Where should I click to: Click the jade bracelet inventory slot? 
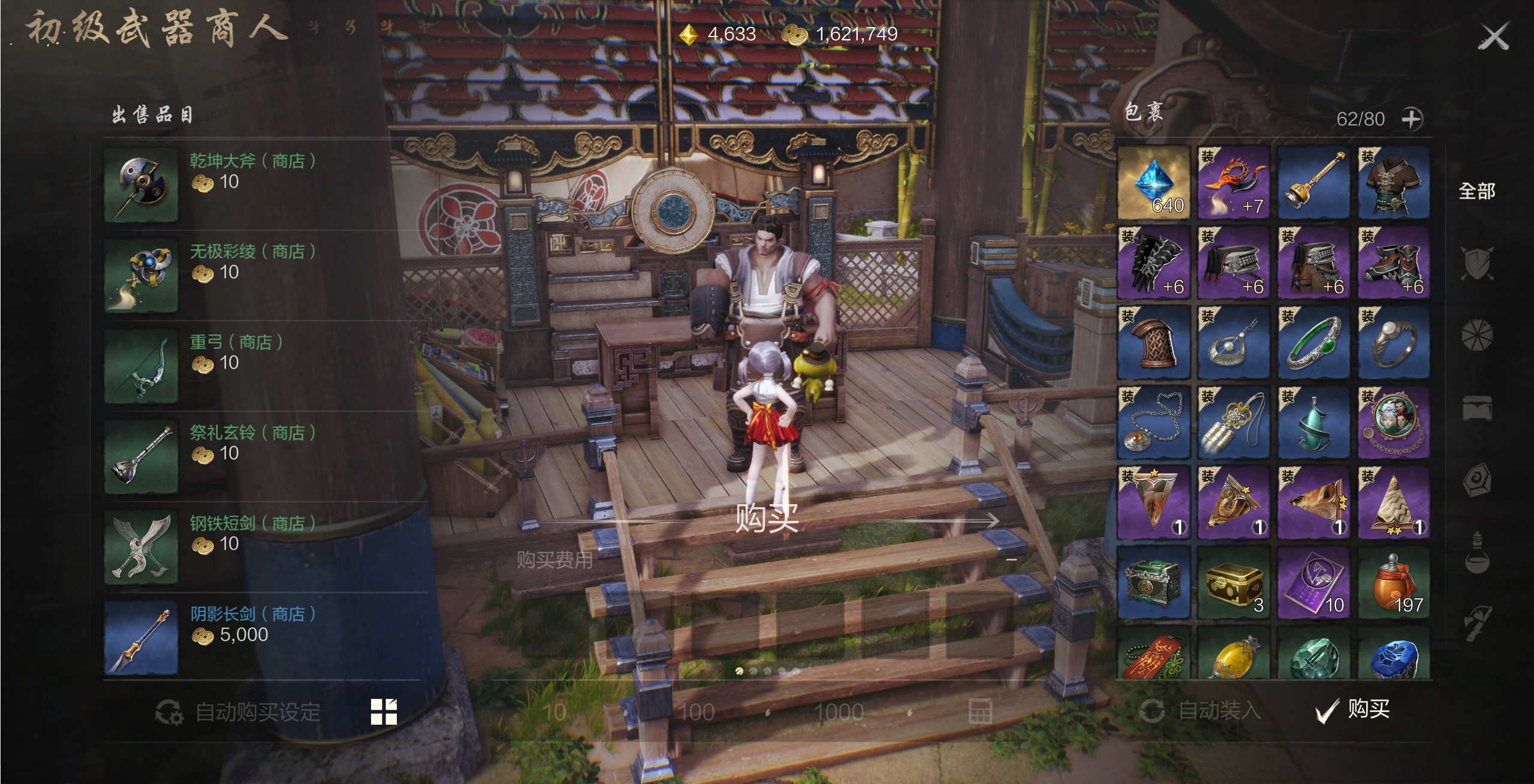pos(1313,342)
